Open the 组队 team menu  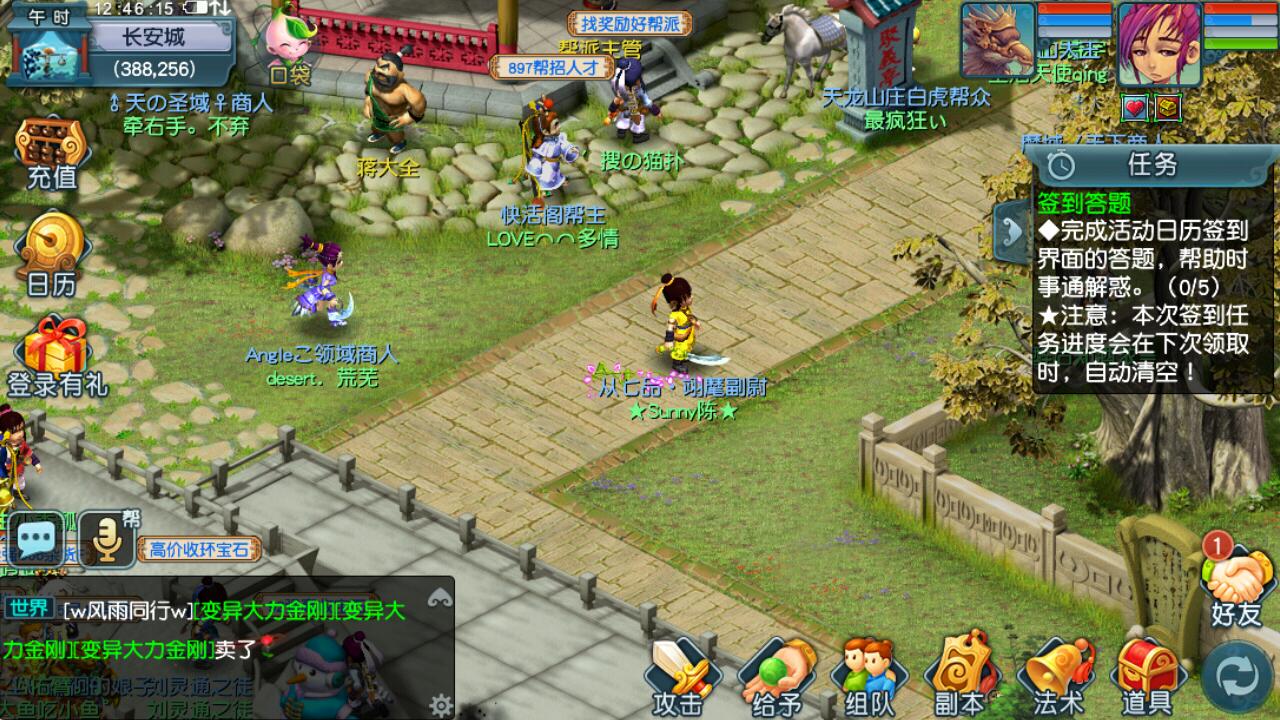tap(866, 677)
